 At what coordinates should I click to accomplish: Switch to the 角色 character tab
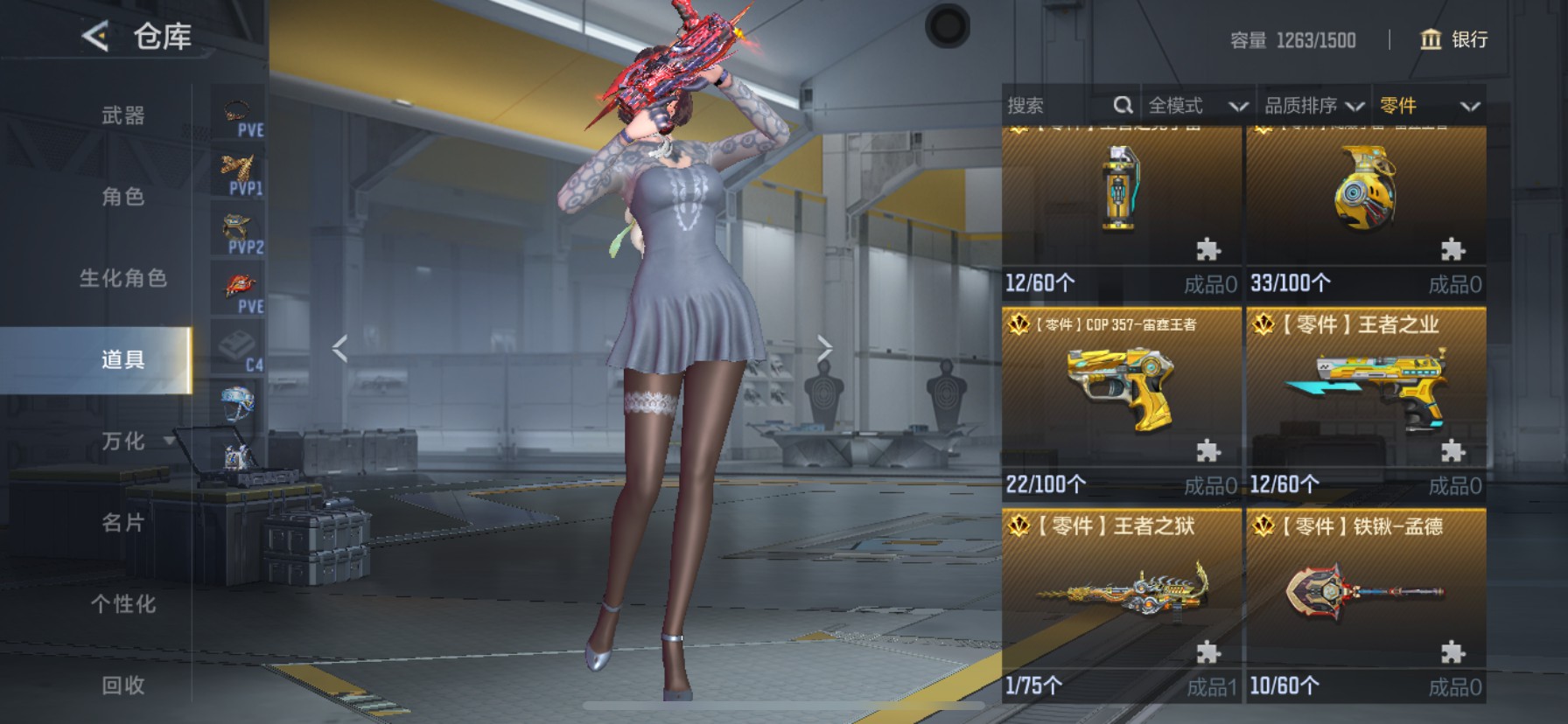pos(123,197)
